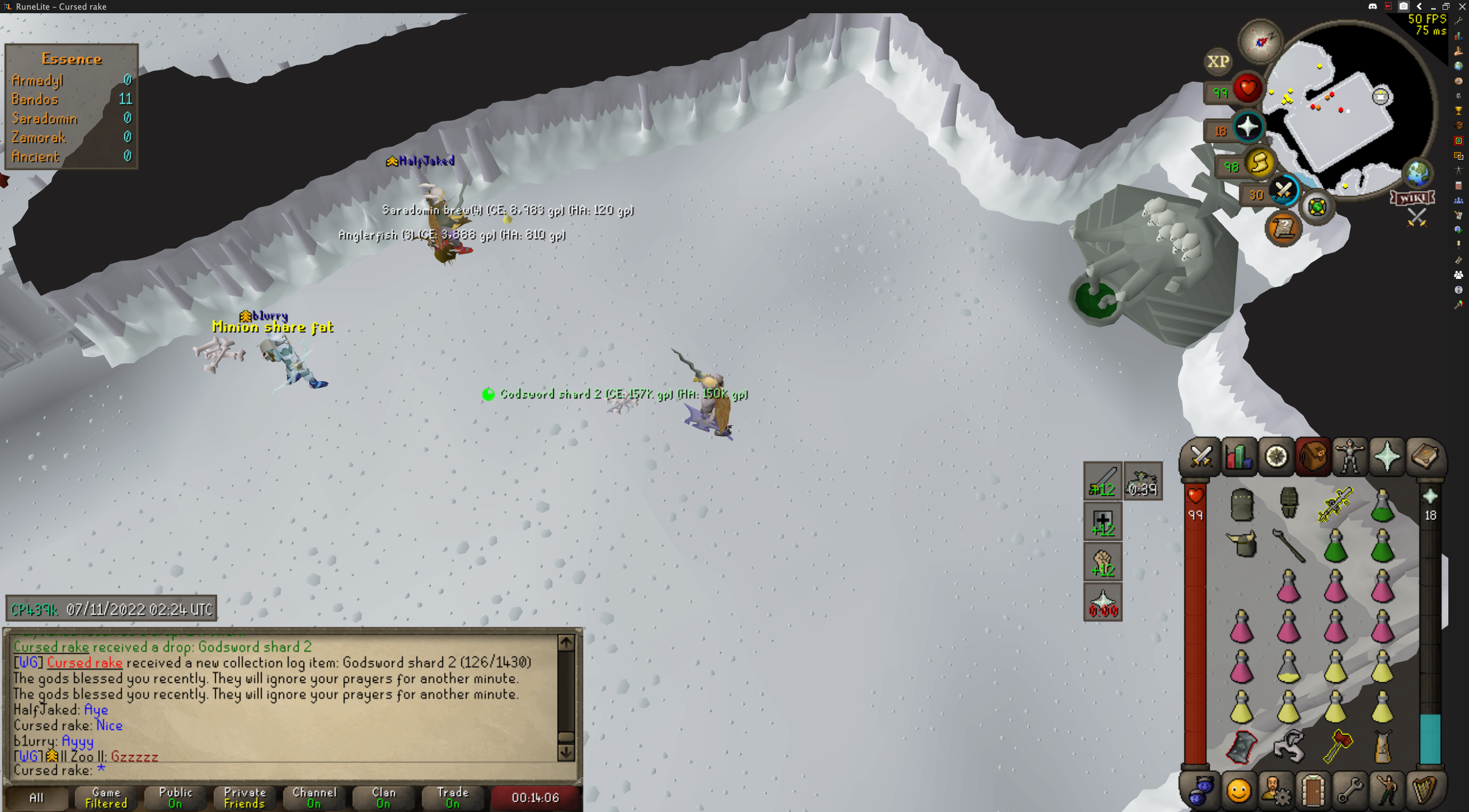Select the Clan chat tab

(383, 797)
